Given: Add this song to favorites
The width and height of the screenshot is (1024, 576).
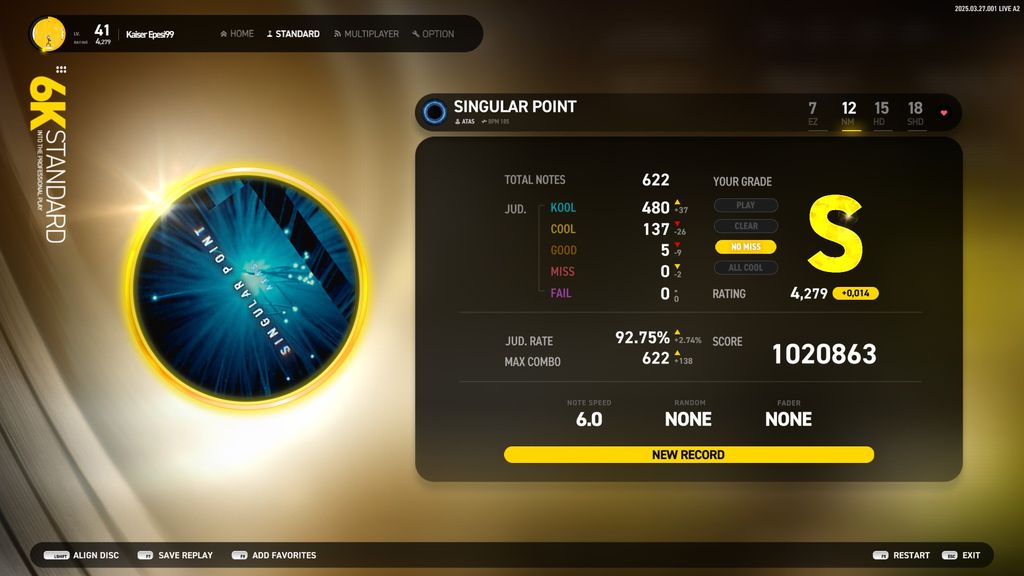Looking at the screenshot, I should pos(274,555).
